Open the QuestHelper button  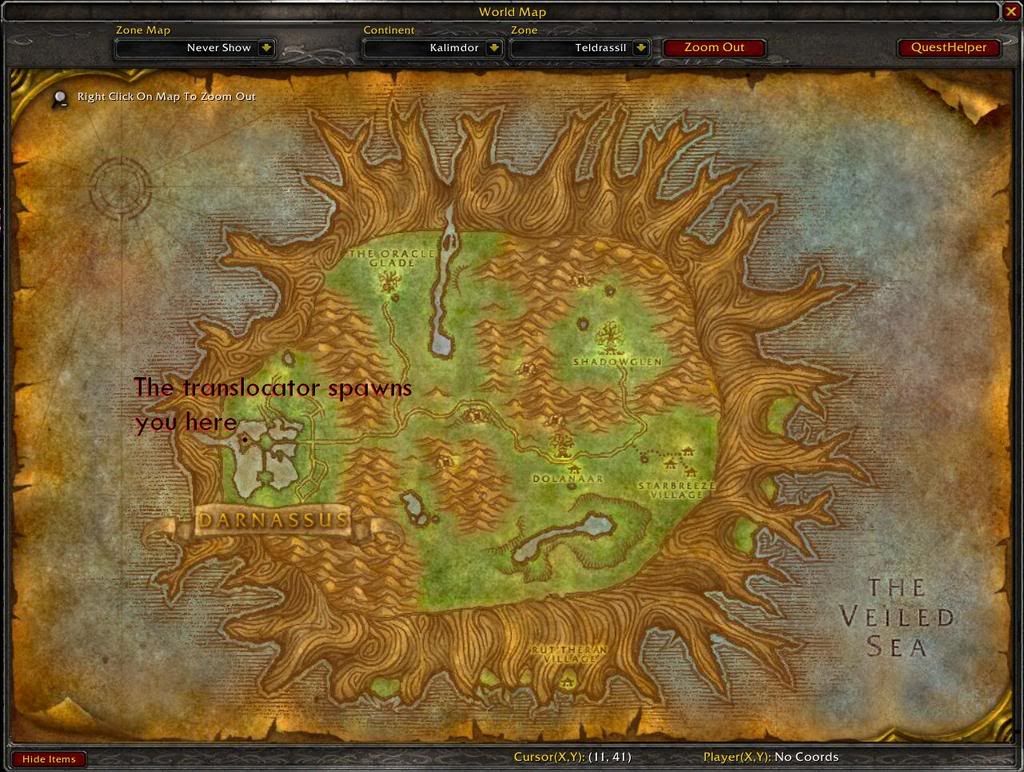pyautogui.click(x=948, y=47)
